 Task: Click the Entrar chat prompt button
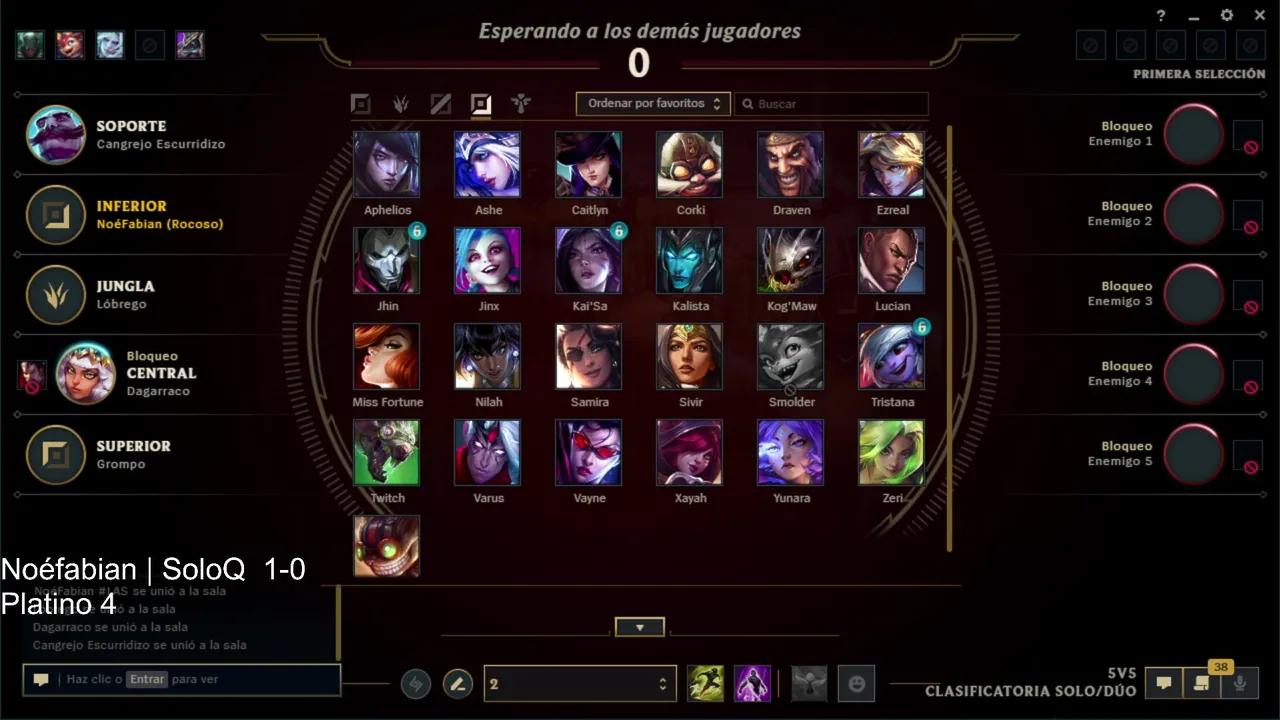pos(148,679)
